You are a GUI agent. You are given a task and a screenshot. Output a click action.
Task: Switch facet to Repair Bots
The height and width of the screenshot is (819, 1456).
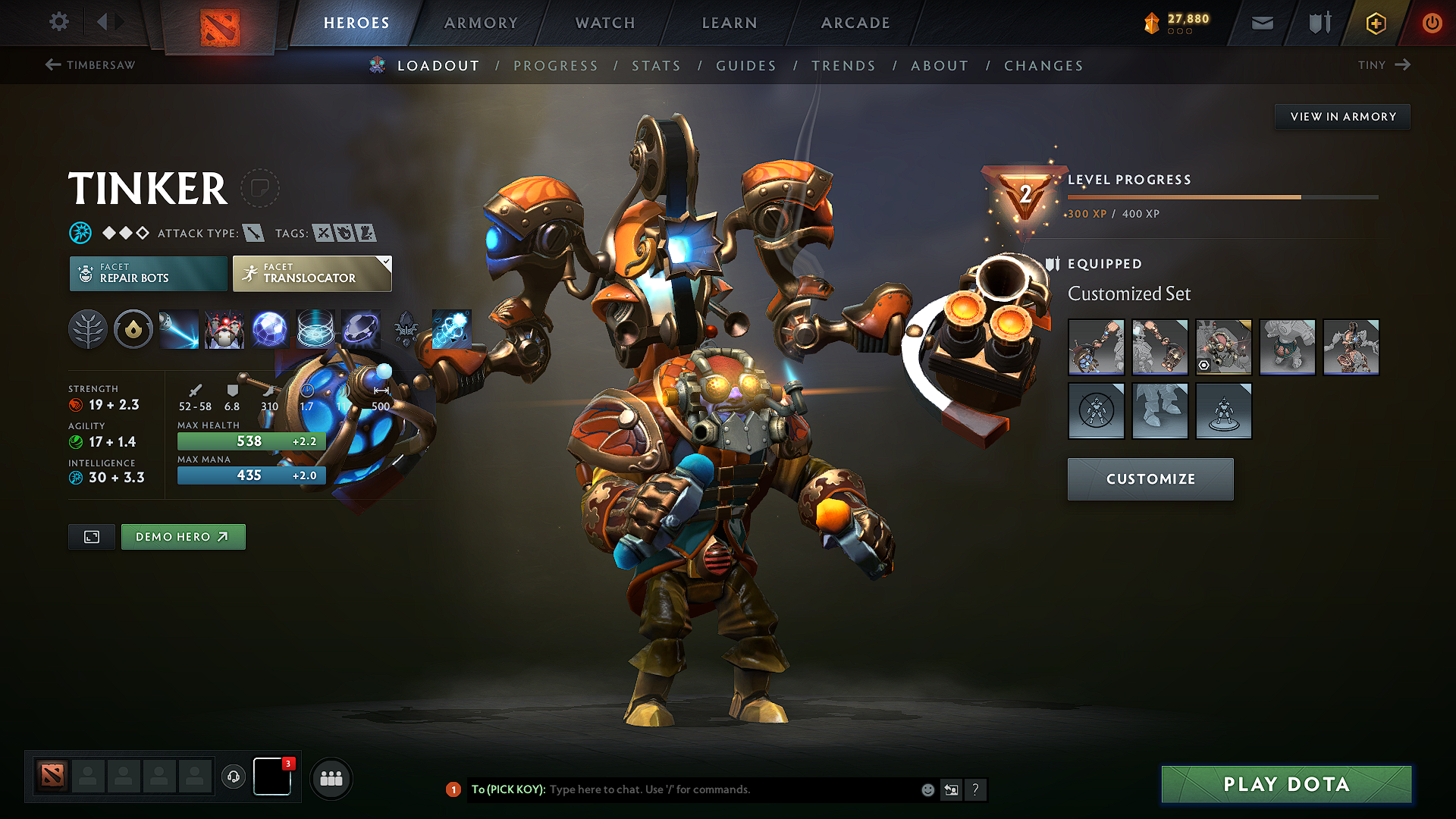pyautogui.click(x=148, y=273)
